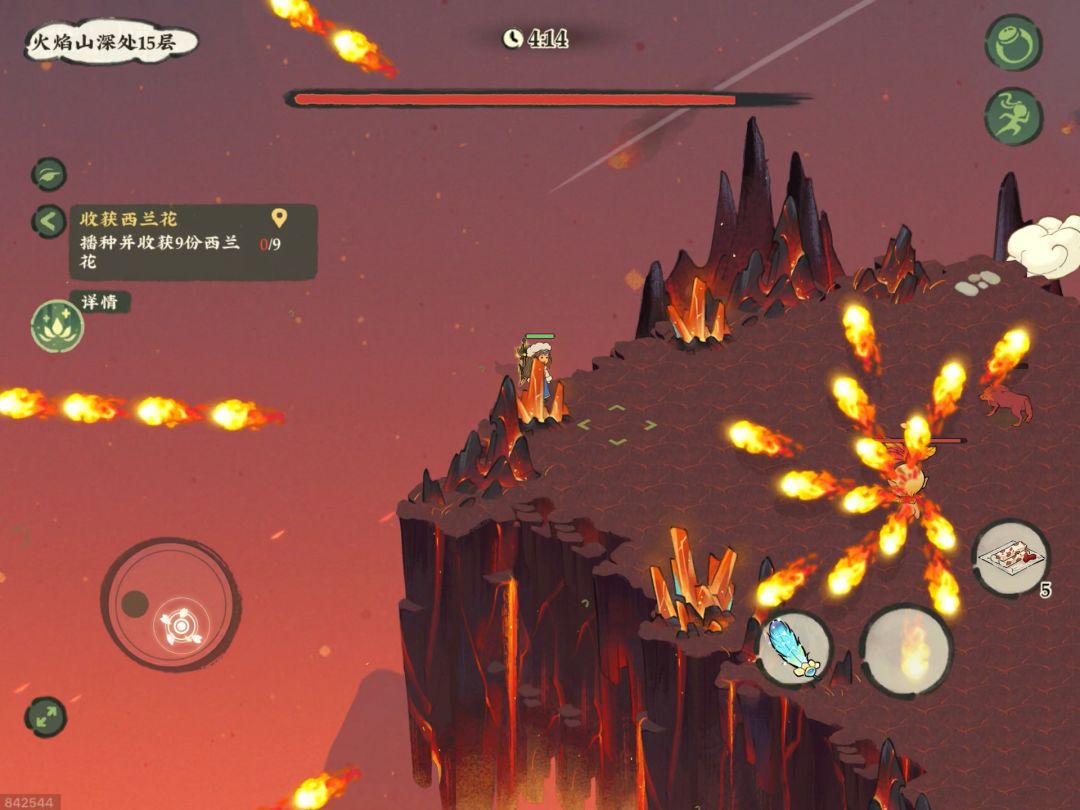This screenshot has height=810, width=1080.
Task: Open the jar icon menu
Action: [x=1013, y=43]
